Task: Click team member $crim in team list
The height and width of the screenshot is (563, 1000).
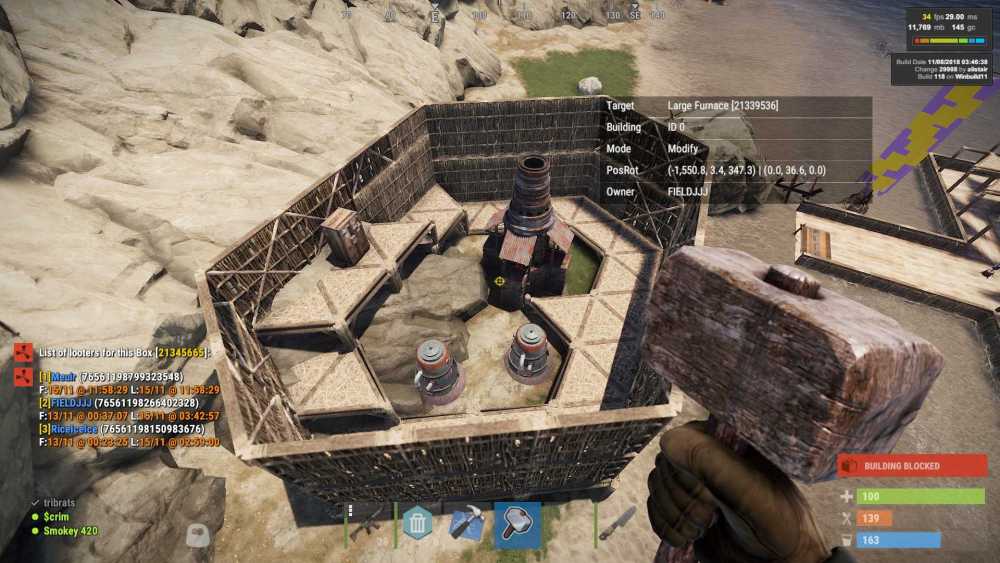Action: point(58,517)
